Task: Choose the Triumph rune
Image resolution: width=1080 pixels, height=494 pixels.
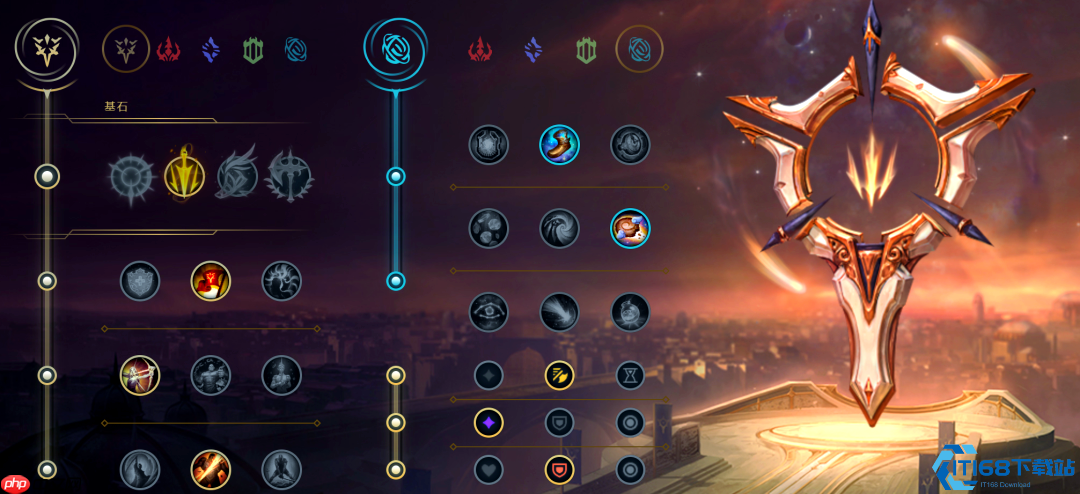Action: [x=211, y=281]
